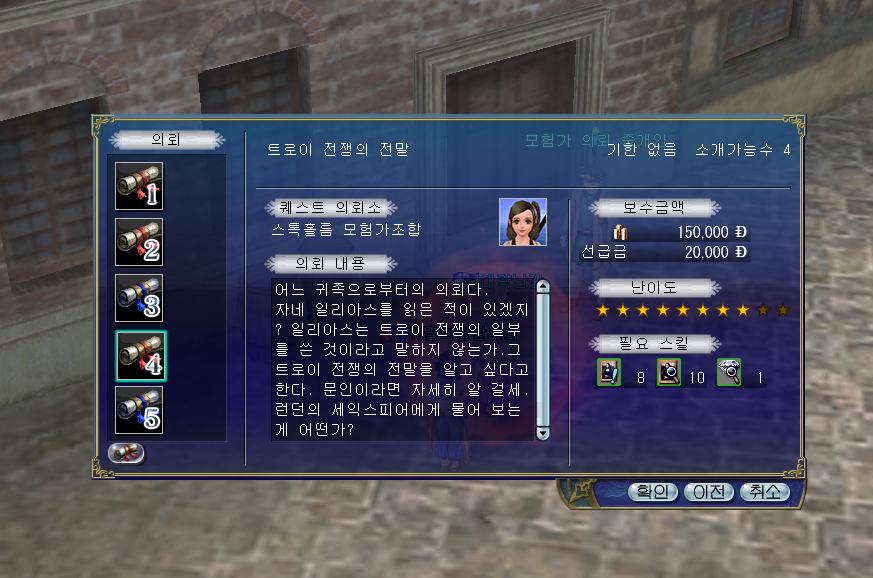Open quest scroll number 5
This screenshot has width=873, height=578.
139,410
